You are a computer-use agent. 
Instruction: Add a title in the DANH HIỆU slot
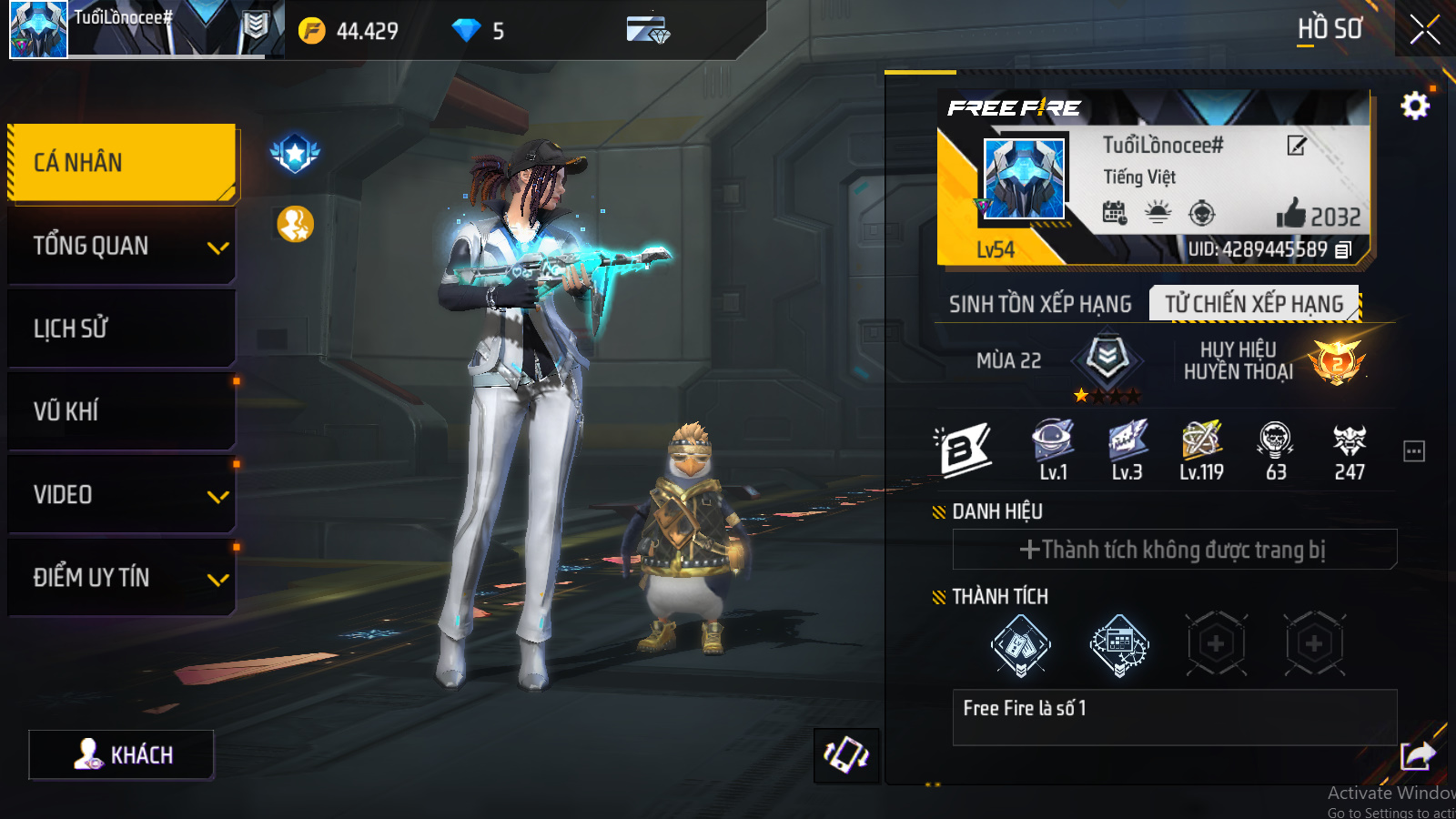(1174, 550)
